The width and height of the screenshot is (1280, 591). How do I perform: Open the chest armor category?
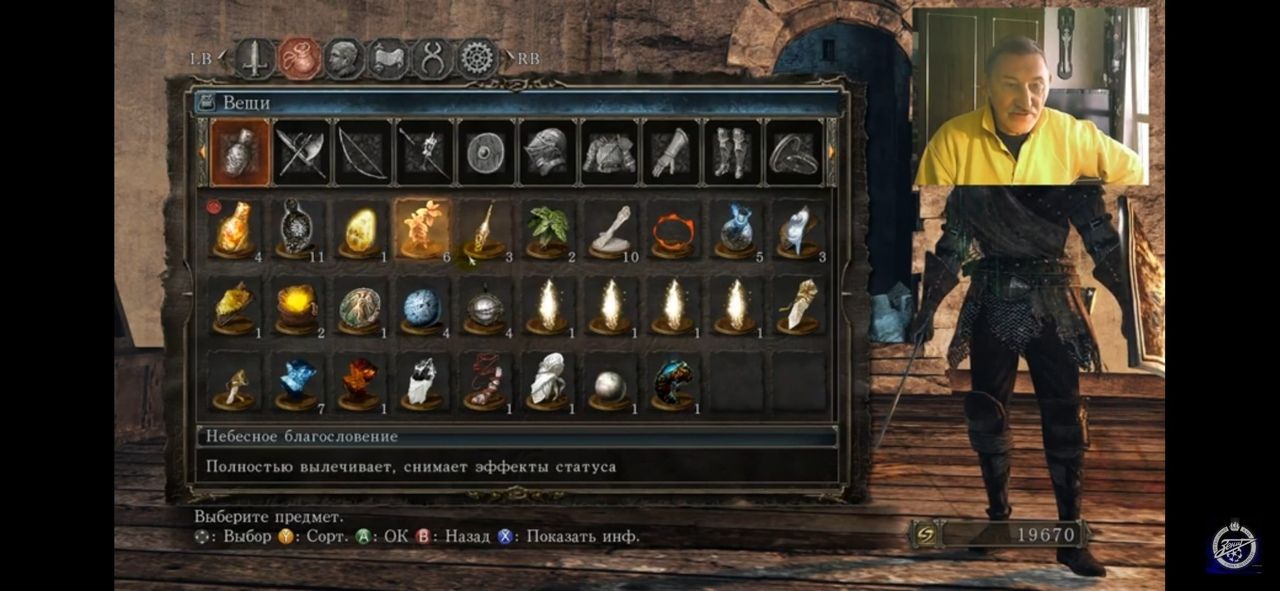tap(608, 153)
